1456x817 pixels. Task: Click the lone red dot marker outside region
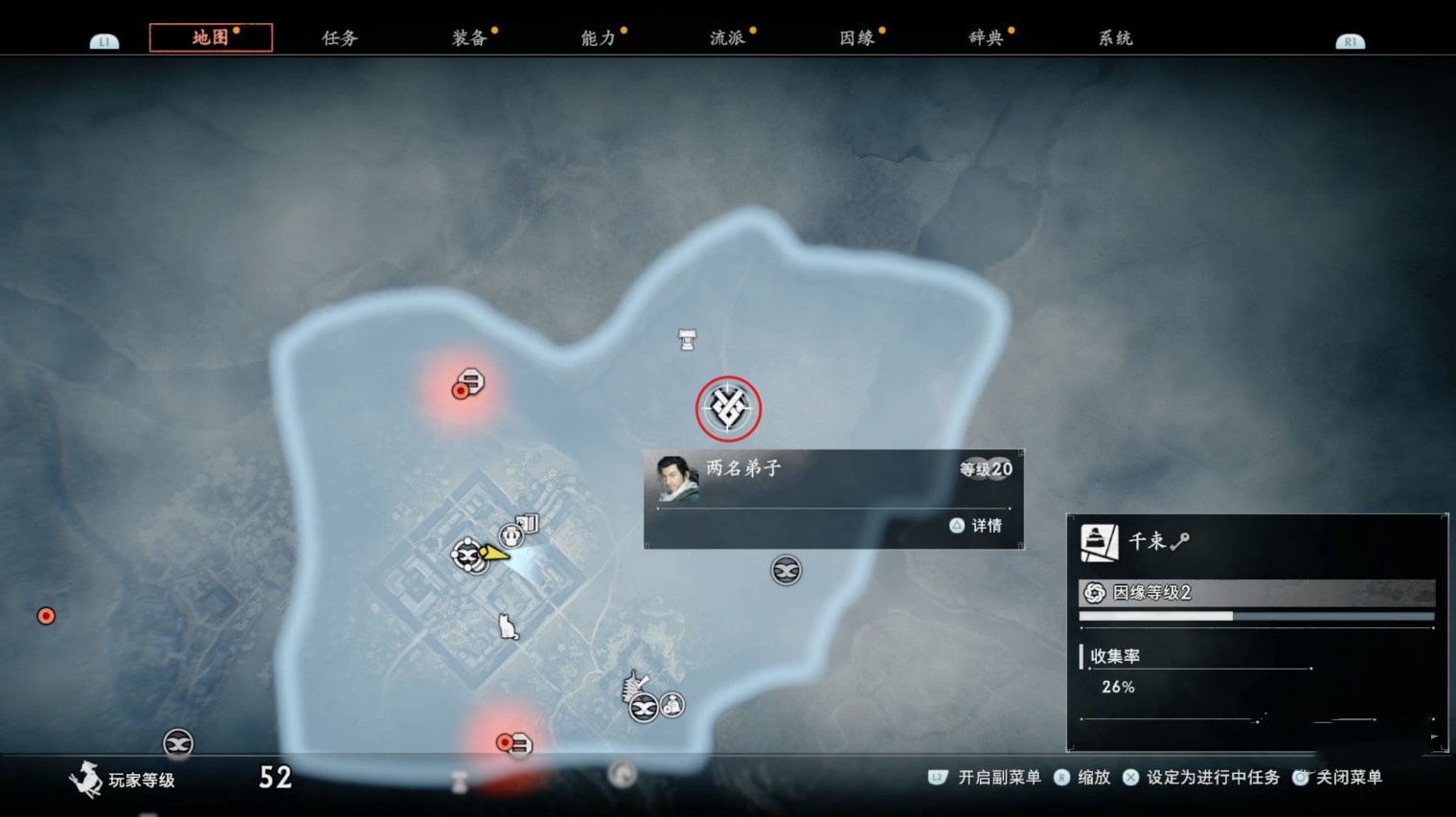coord(46,616)
